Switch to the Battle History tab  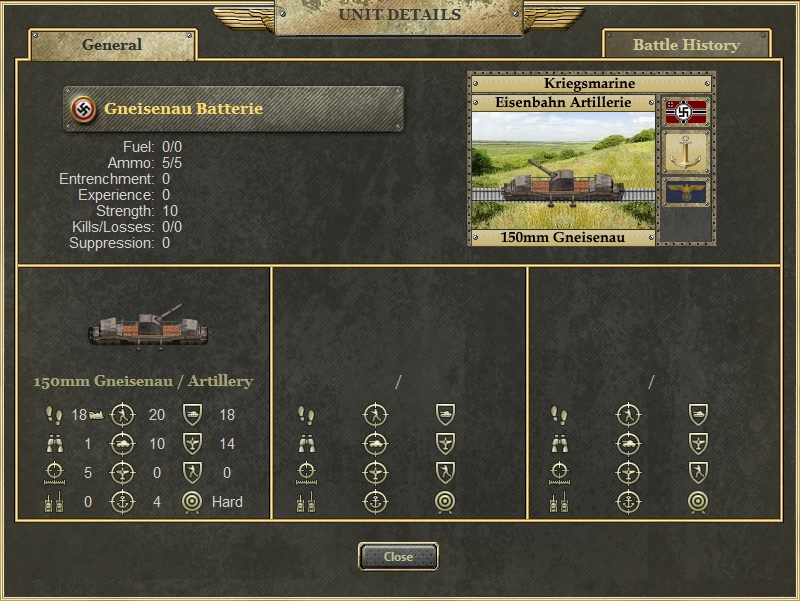pos(686,45)
